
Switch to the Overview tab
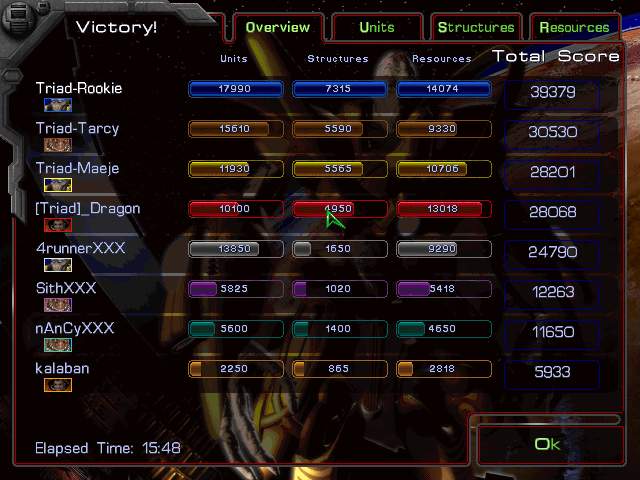[276, 28]
